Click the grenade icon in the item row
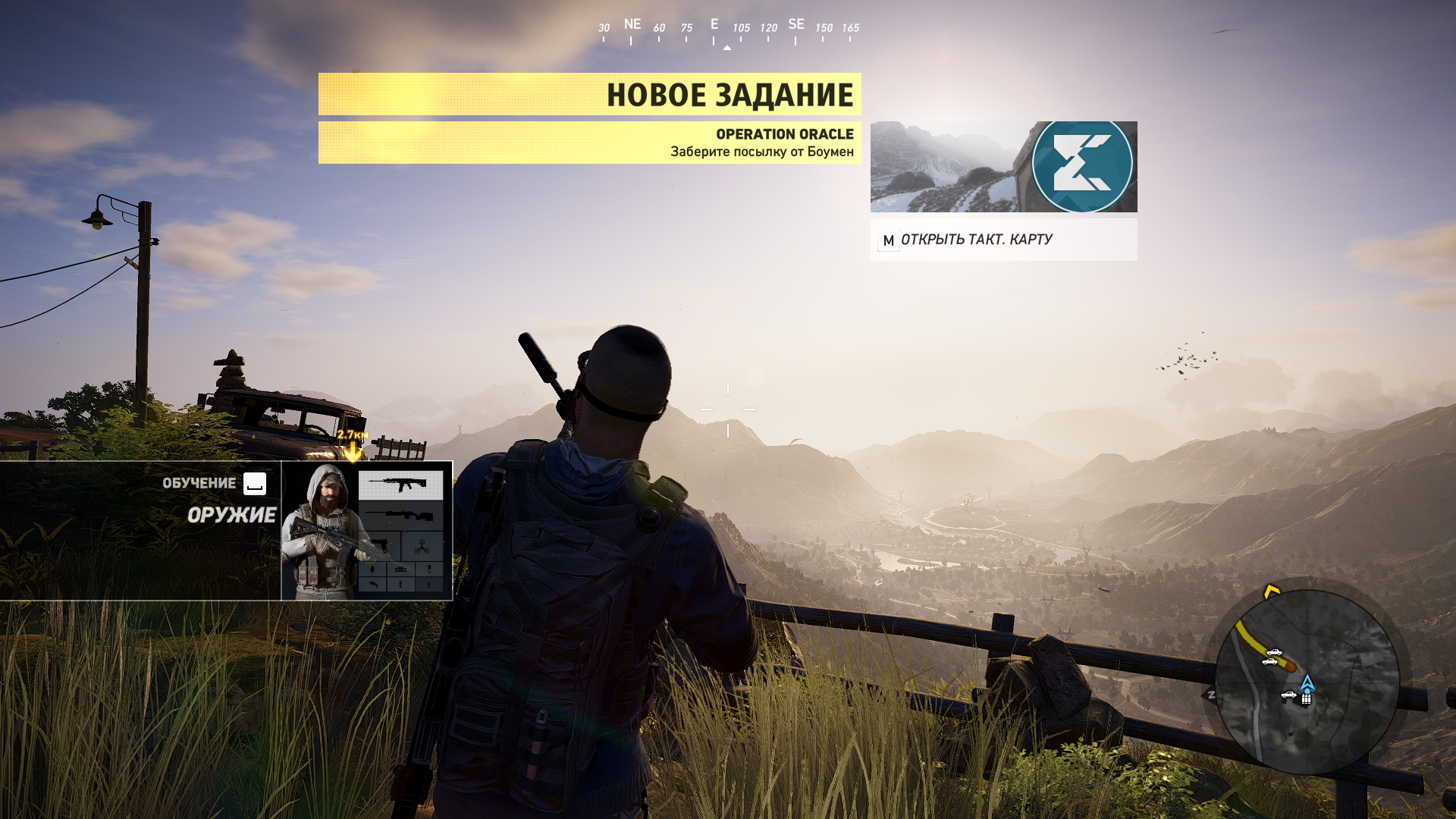The height and width of the screenshot is (819, 1456). [x=373, y=570]
